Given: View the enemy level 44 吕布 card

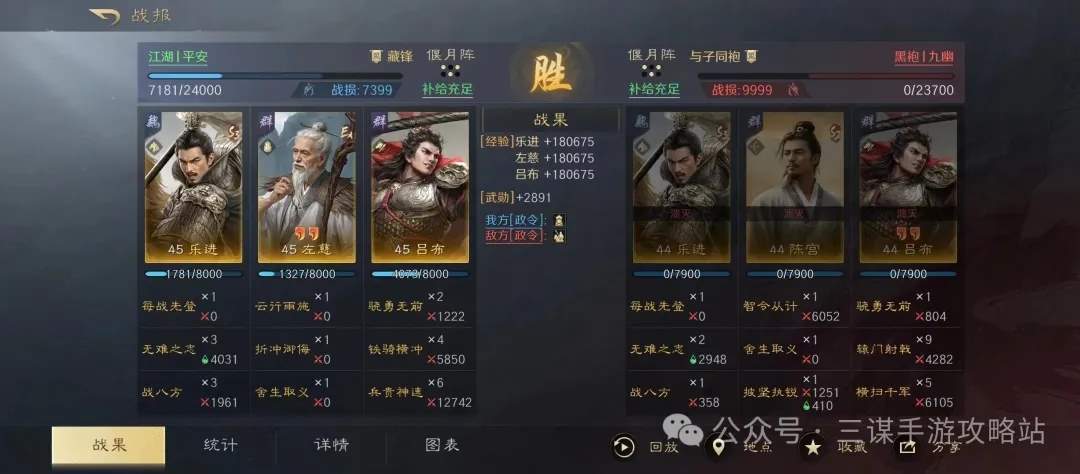Looking at the screenshot, I should tap(908, 187).
